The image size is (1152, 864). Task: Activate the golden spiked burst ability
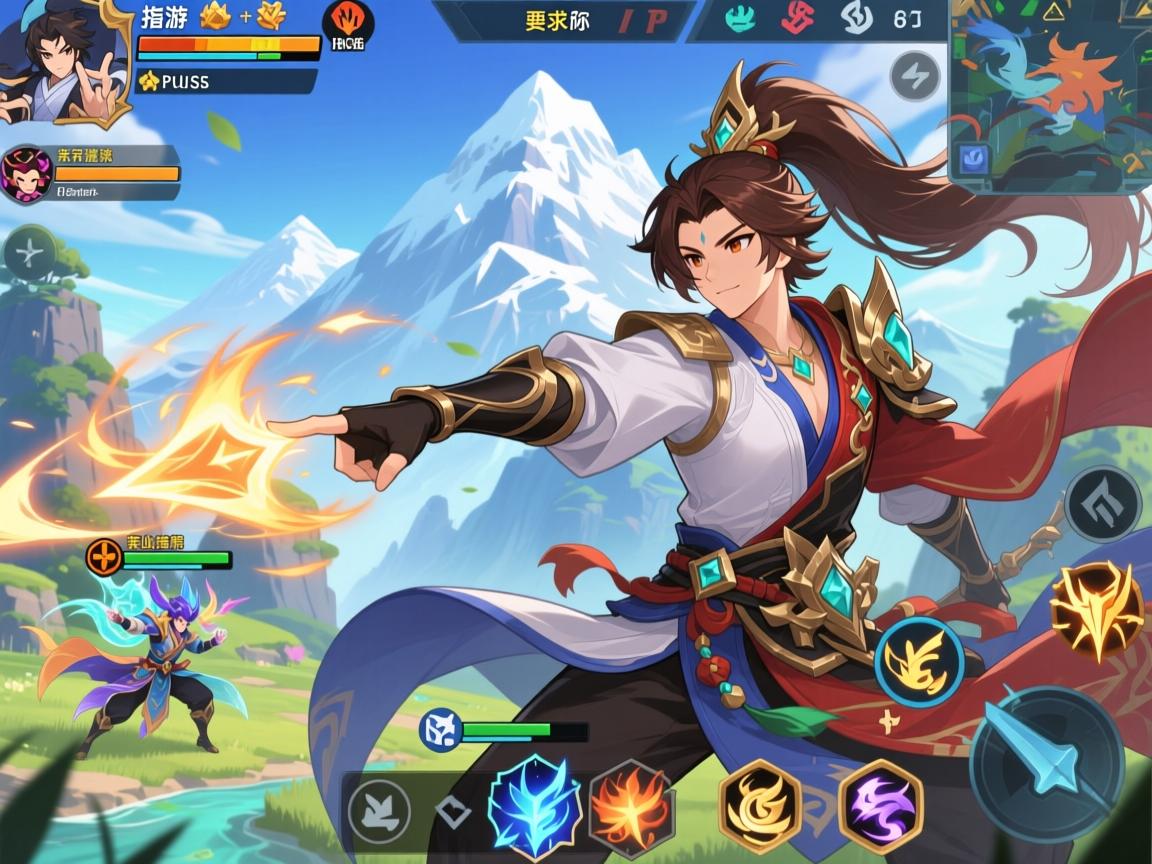(x=1096, y=610)
